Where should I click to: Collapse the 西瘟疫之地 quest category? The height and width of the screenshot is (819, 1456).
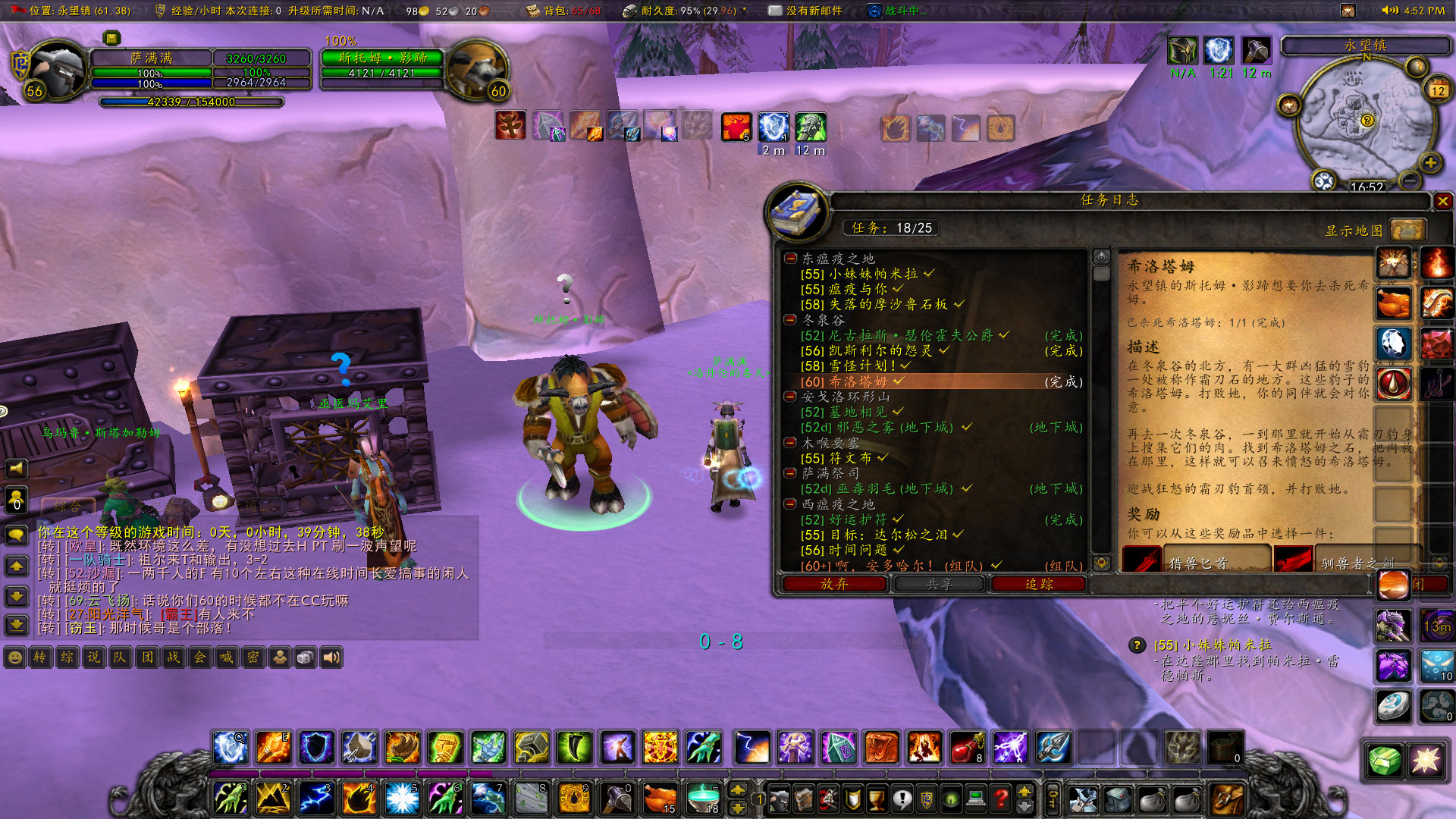(789, 504)
